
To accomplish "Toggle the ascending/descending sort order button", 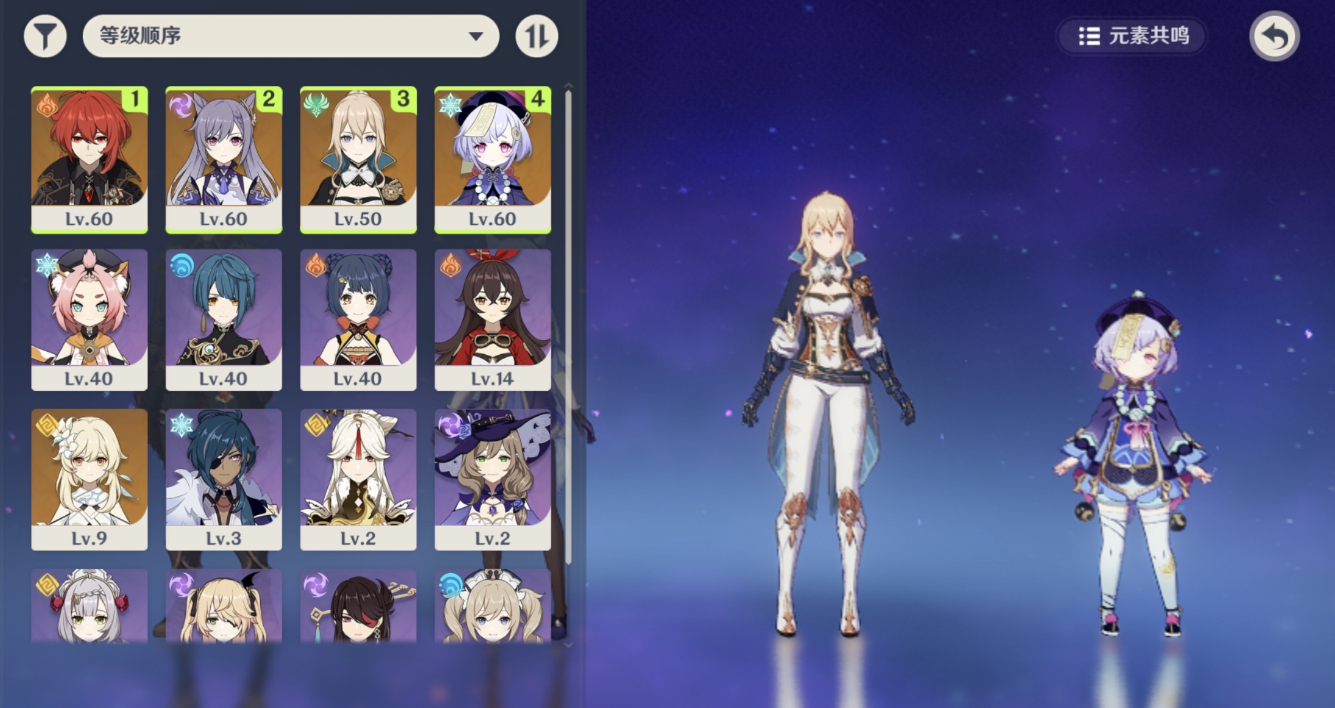I will point(537,36).
